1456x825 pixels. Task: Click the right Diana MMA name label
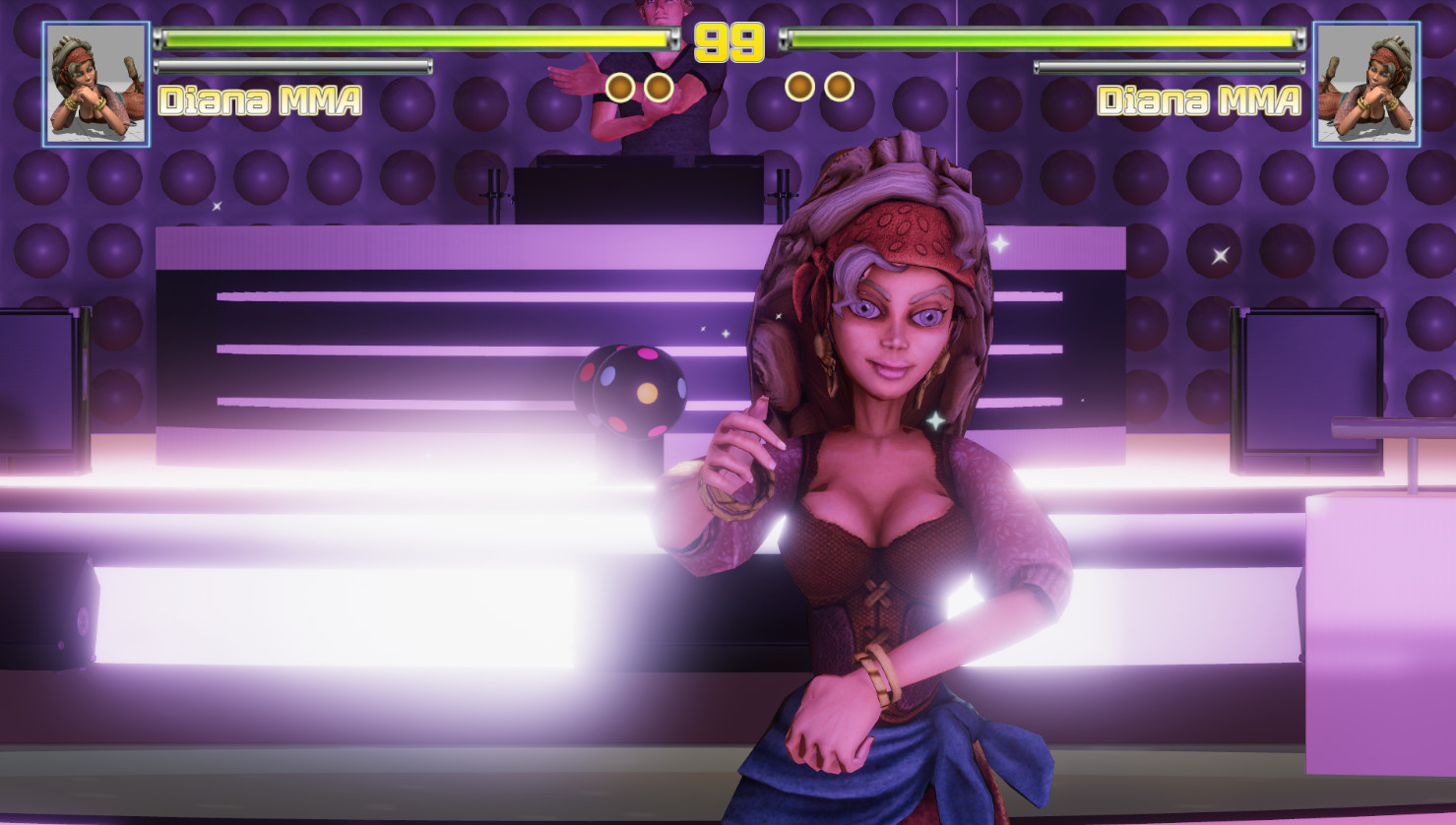click(x=1198, y=98)
